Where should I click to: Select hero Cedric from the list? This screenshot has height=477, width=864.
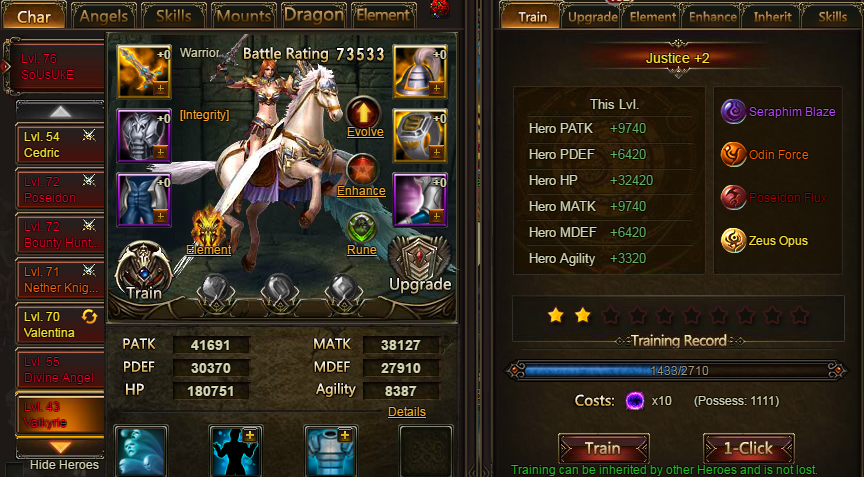59,145
